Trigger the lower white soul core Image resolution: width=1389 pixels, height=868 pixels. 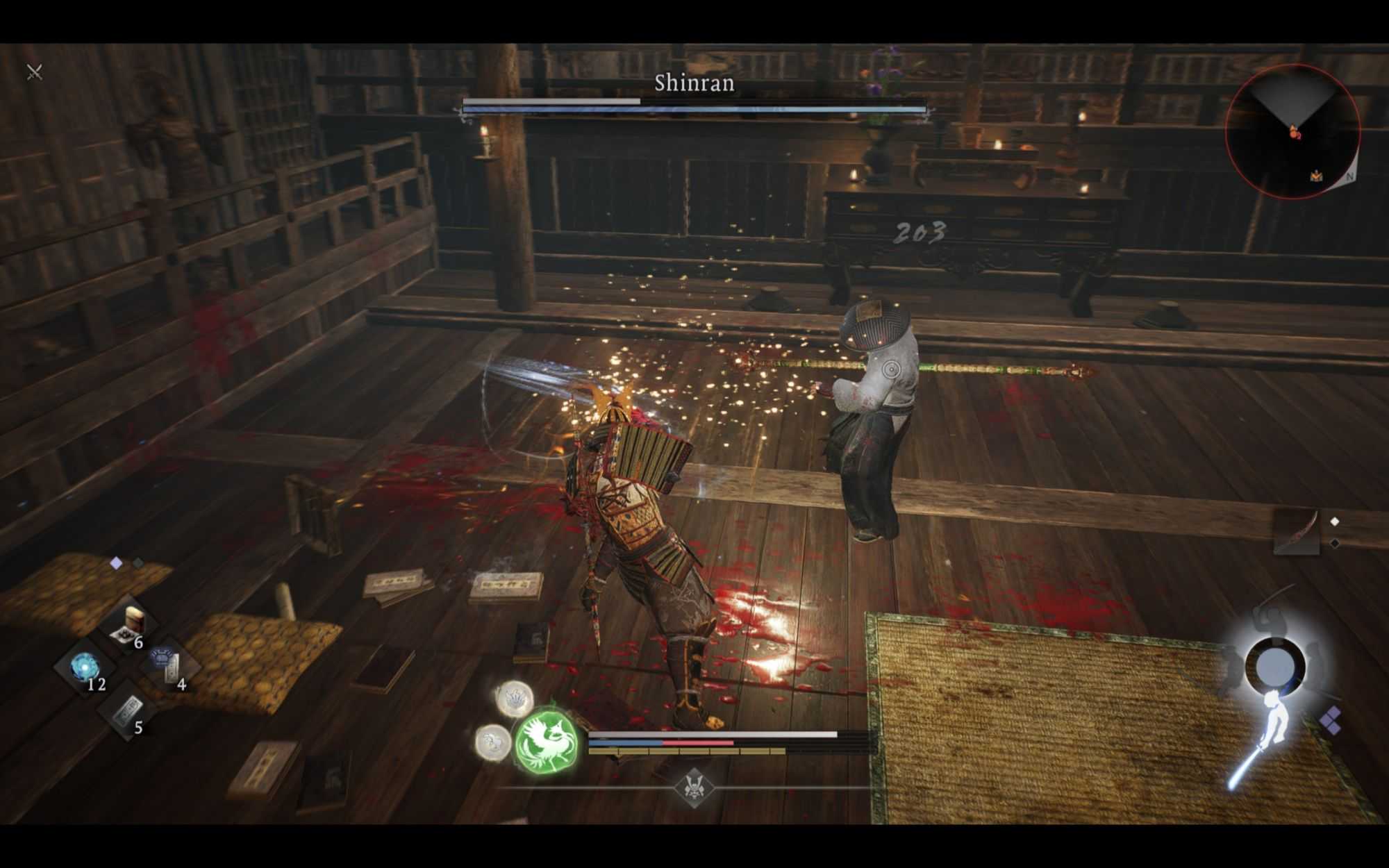pyautogui.click(x=493, y=741)
